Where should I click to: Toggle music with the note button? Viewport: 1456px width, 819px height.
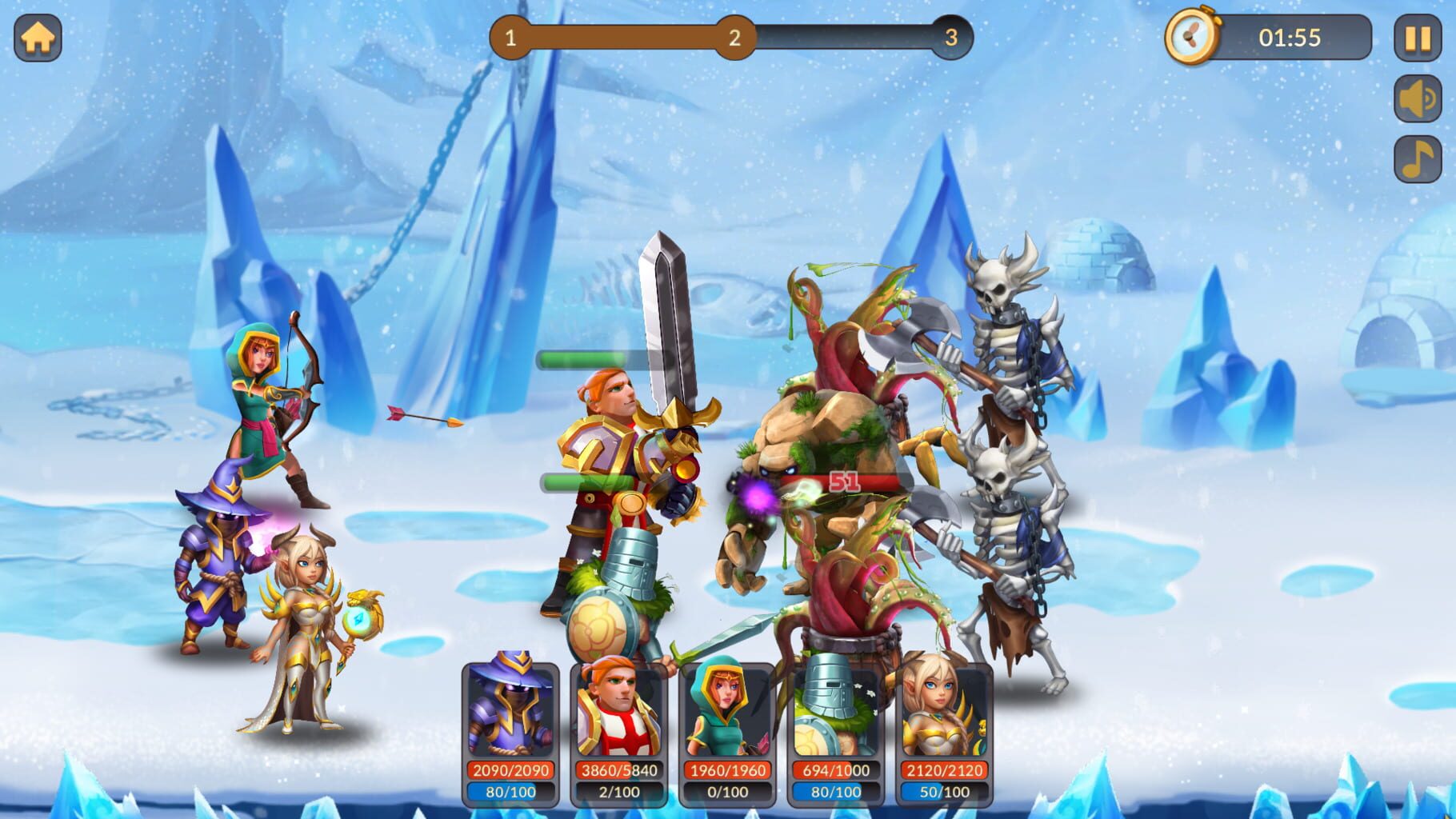click(x=1418, y=158)
